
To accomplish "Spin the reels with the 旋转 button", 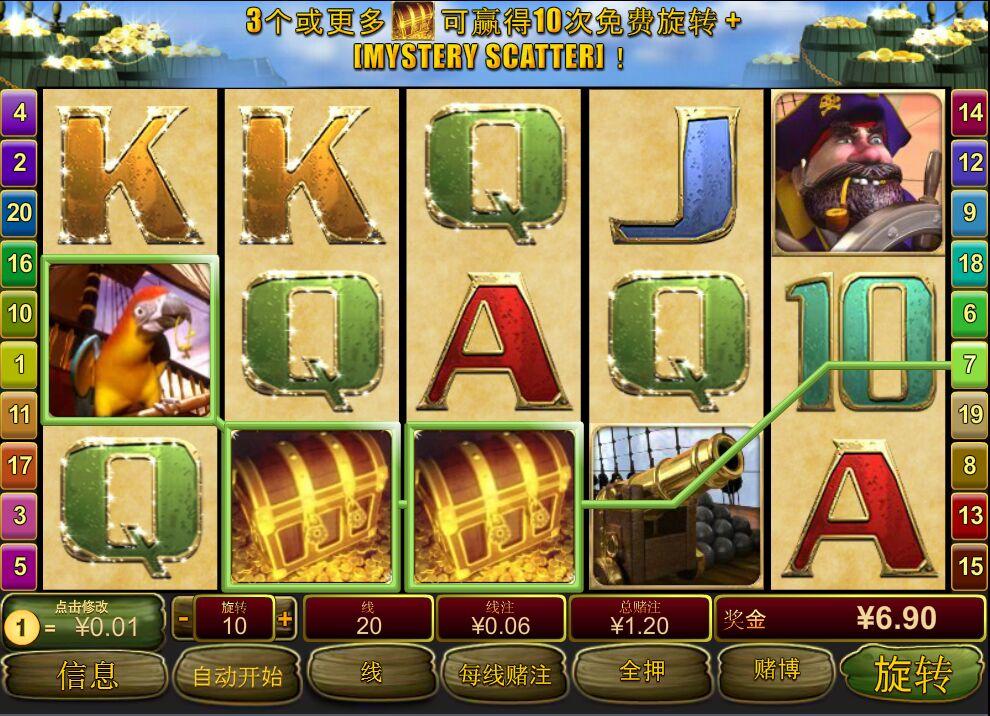I will 912,674.
